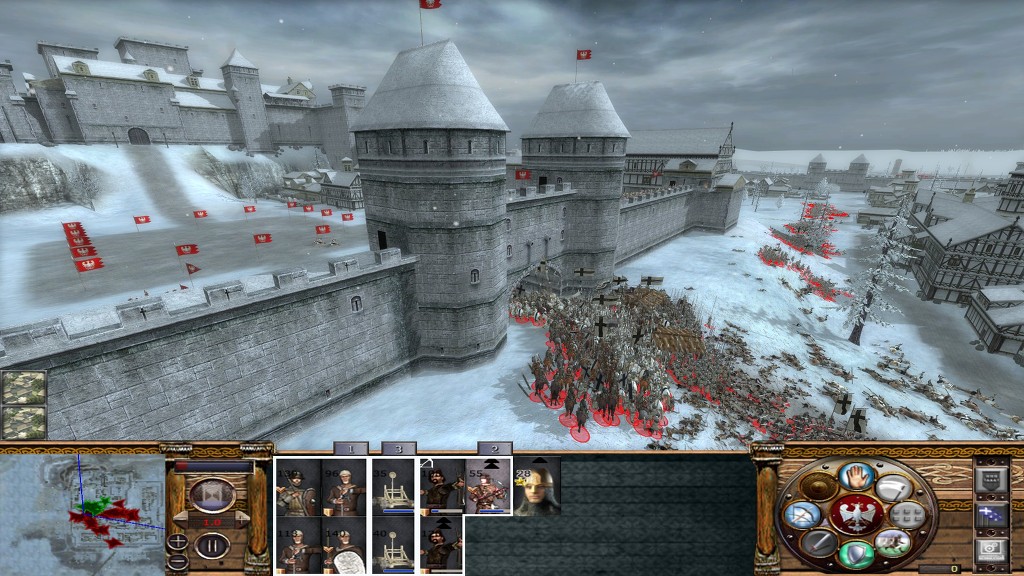
Task: Toggle the fast-forward speed button
Action: coord(212,495)
